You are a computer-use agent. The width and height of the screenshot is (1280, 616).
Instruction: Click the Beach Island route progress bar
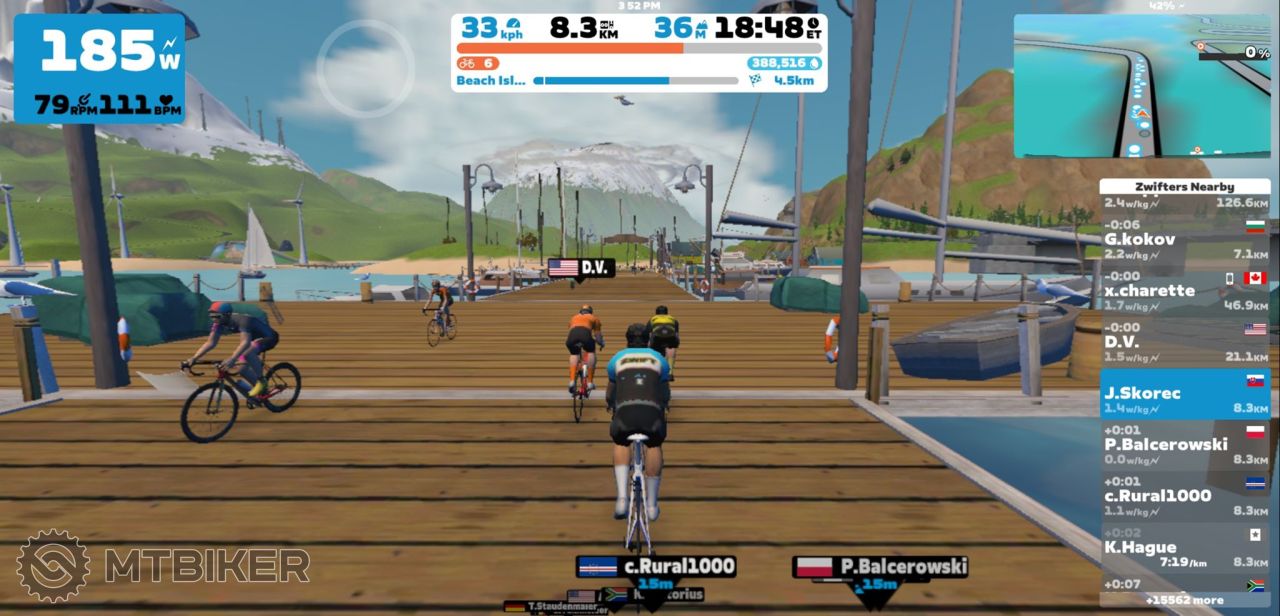(x=636, y=81)
